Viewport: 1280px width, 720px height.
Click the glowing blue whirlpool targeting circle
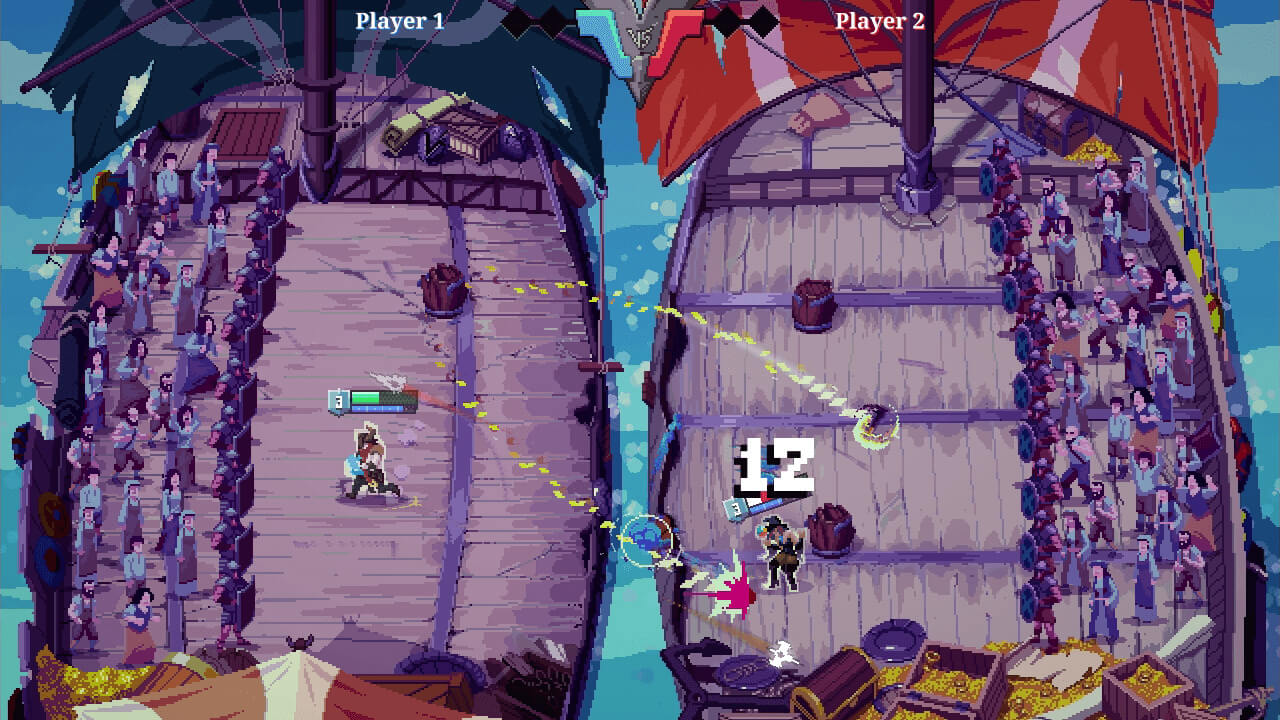650,535
